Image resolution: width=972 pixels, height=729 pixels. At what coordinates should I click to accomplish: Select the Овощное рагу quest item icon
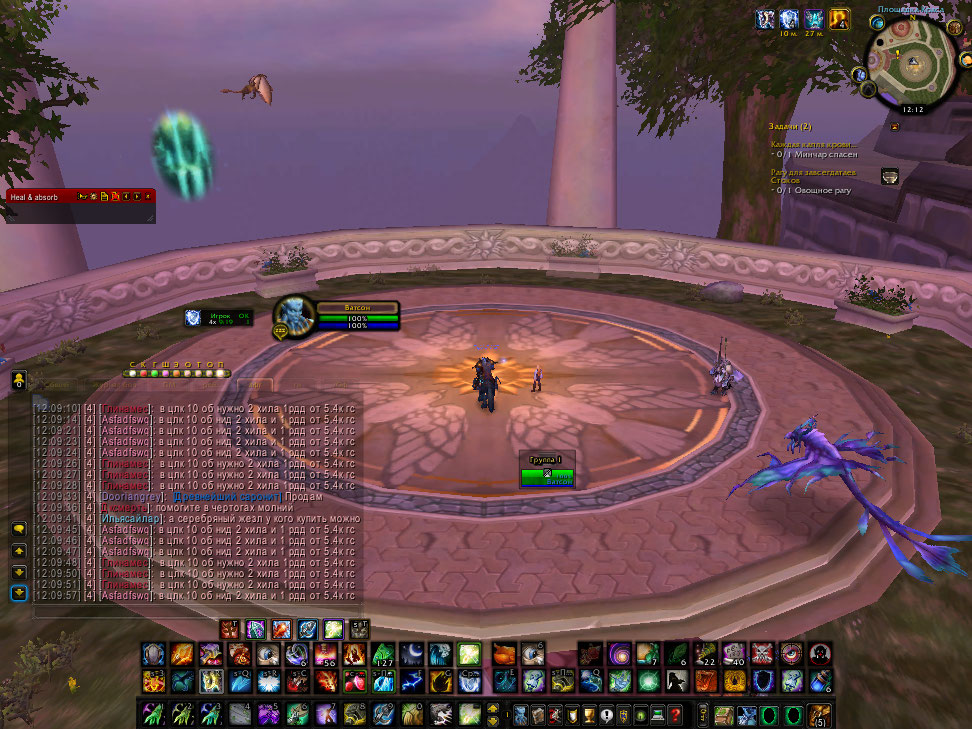pyautogui.click(x=888, y=176)
